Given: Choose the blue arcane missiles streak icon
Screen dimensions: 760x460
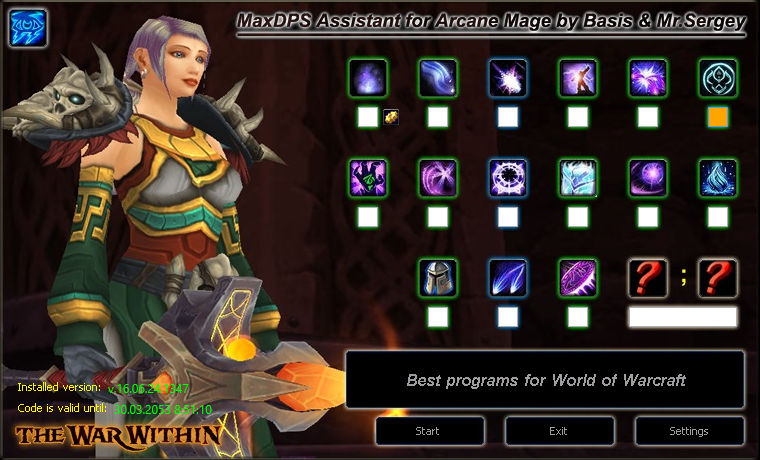Looking at the screenshot, I should click(508, 278).
